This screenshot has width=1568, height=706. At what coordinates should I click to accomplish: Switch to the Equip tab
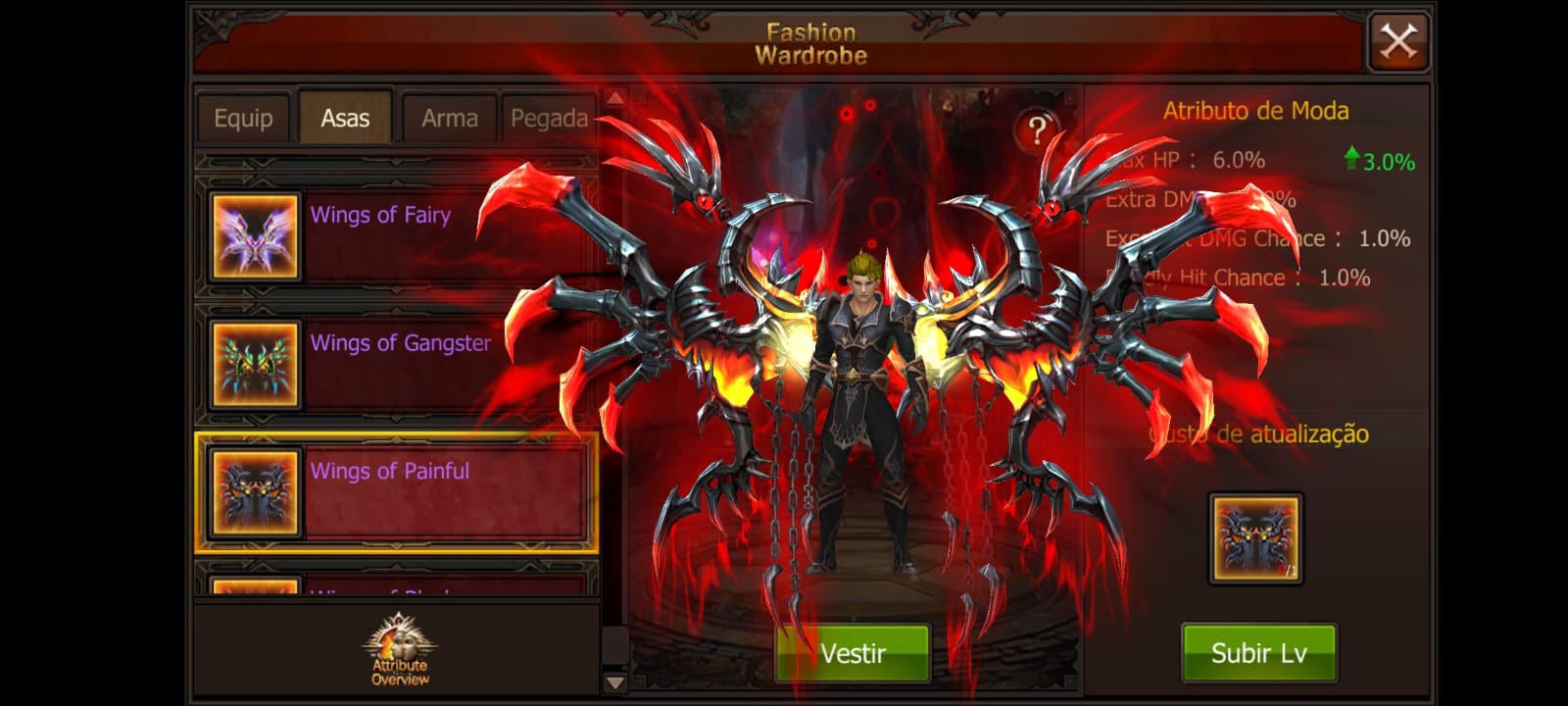[243, 119]
